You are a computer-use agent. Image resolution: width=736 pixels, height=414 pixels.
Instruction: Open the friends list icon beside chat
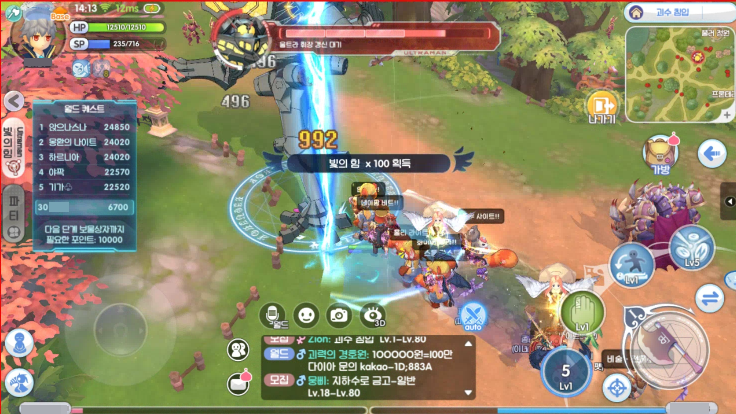pos(239,350)
